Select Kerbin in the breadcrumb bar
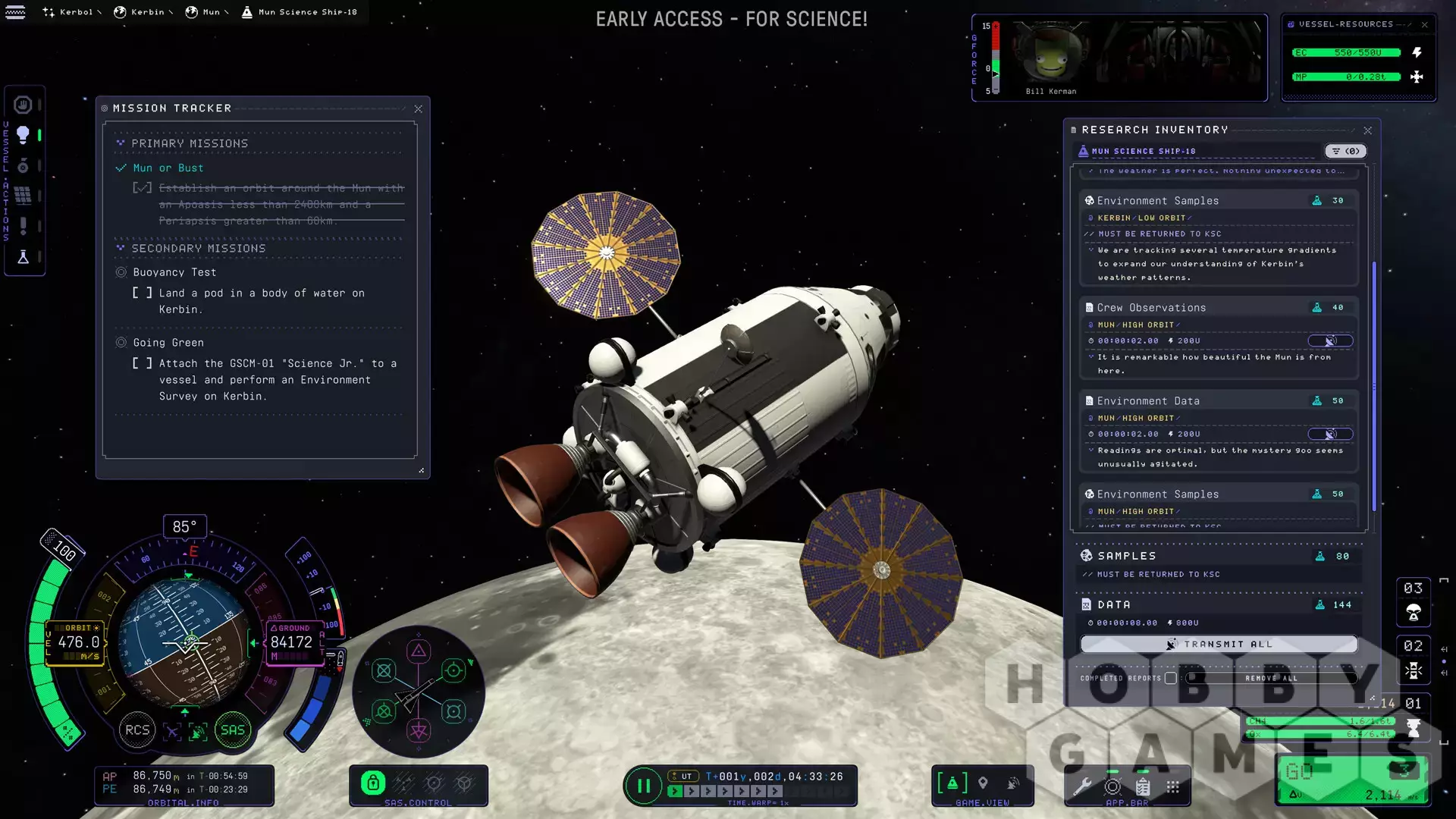 [x=141, y=12]
